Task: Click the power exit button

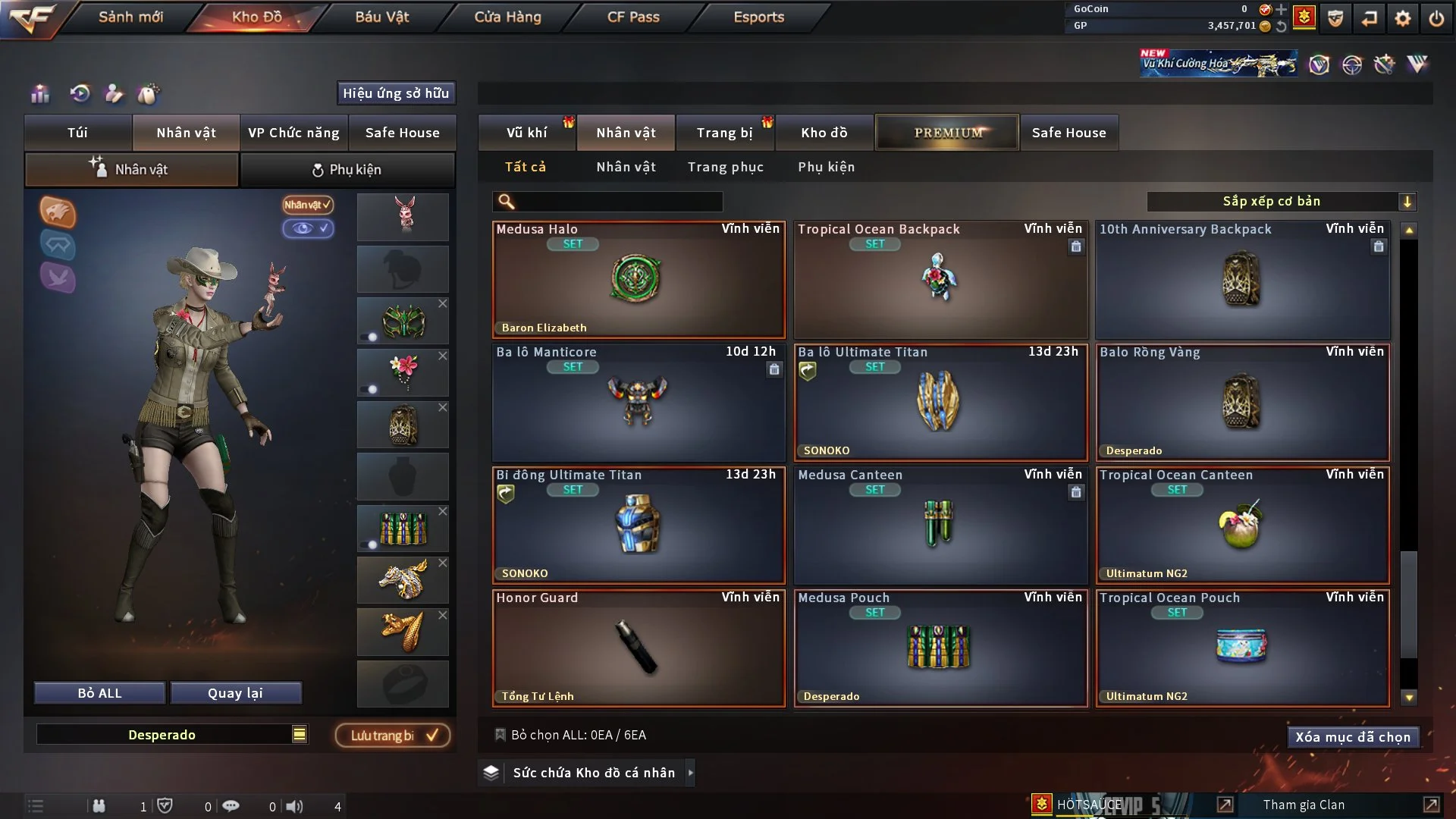Action: click(x=1436, y=18)
